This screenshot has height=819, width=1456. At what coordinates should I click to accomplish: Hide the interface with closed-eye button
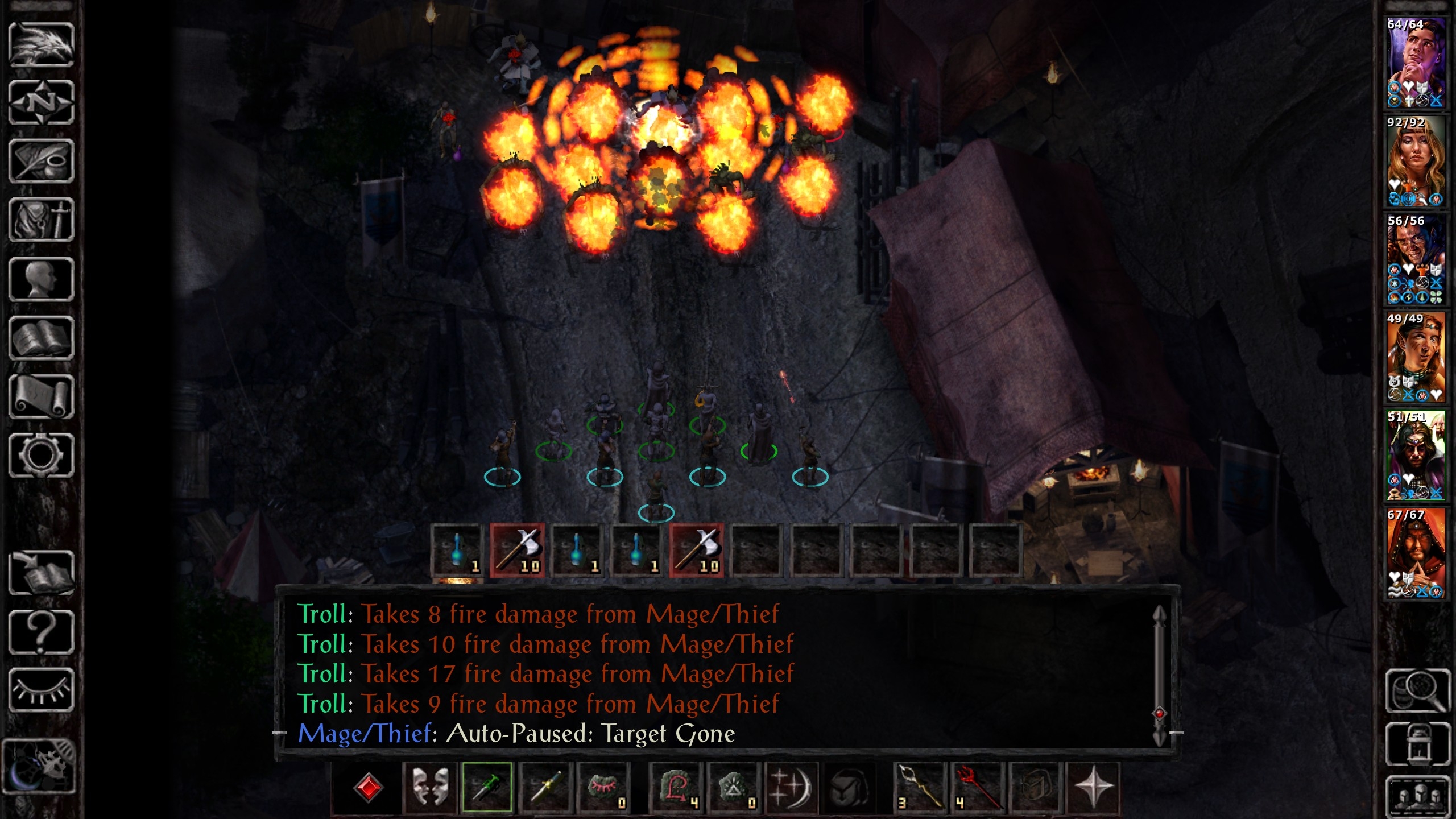coord(41,690)
